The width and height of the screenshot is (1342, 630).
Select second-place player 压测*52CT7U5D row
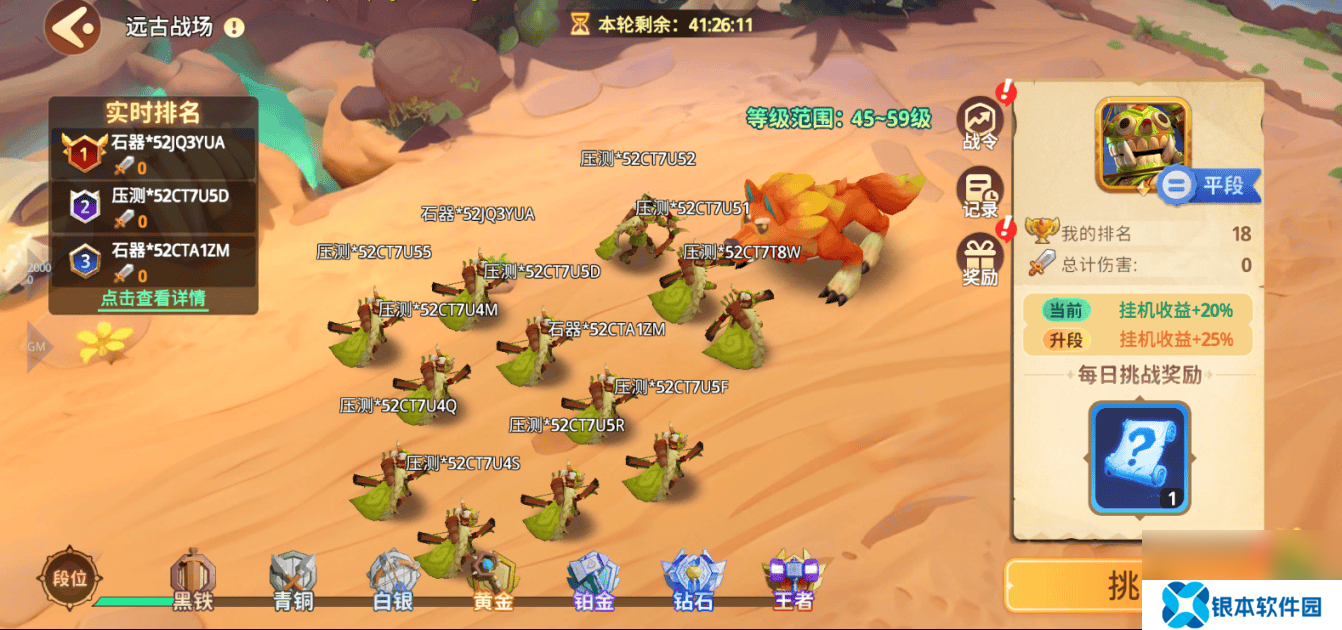pyautogui.click(x=154, y=207)
